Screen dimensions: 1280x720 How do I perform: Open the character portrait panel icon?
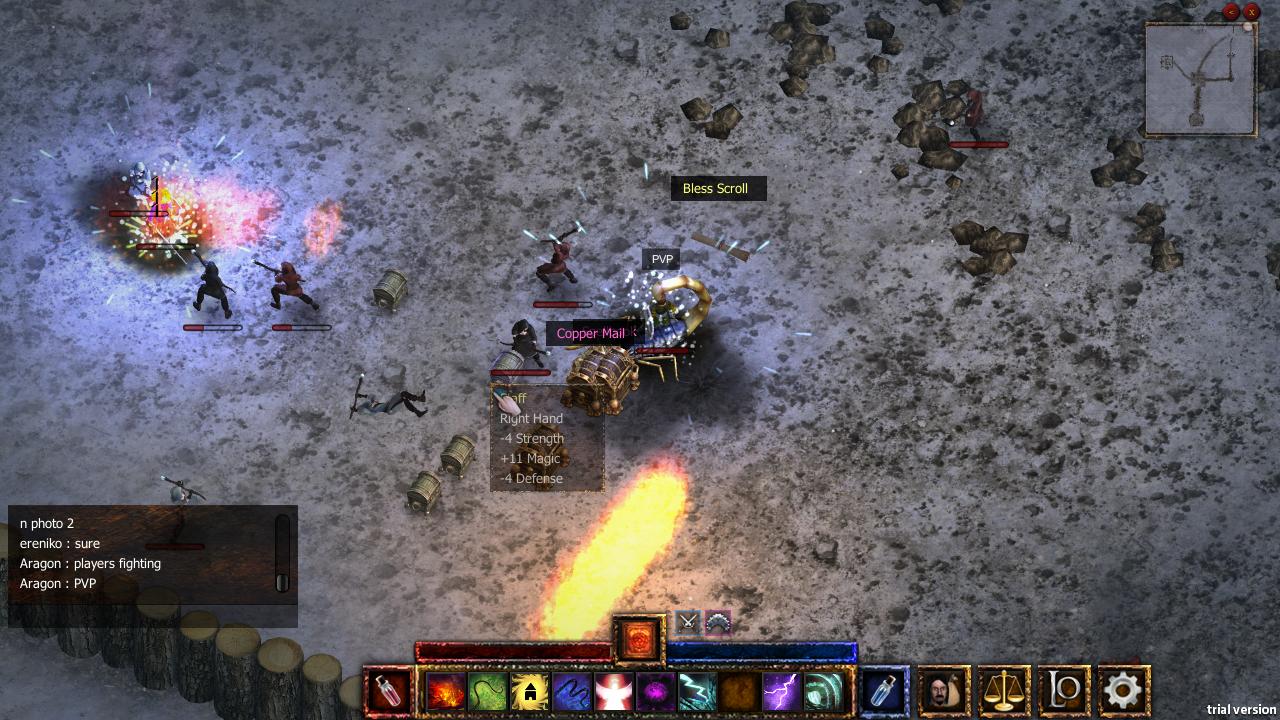943,689
